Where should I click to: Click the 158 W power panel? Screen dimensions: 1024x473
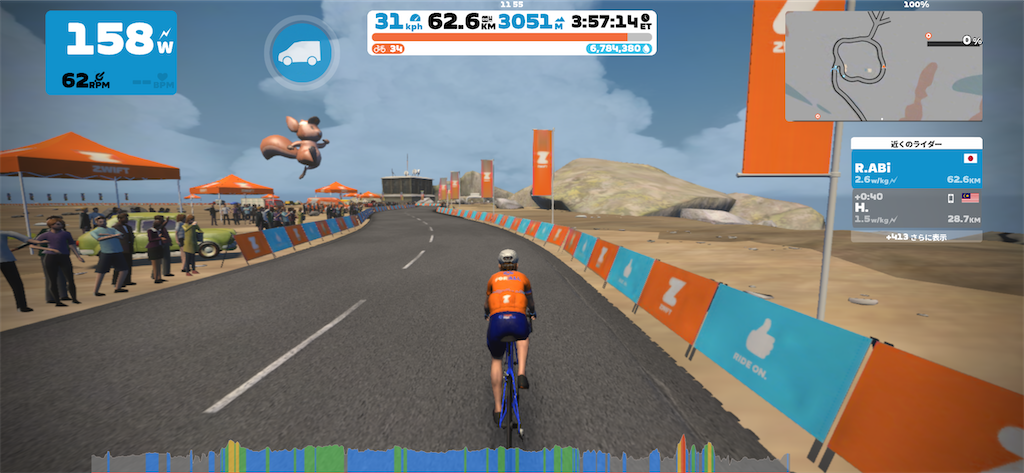(x=111, y=52)
